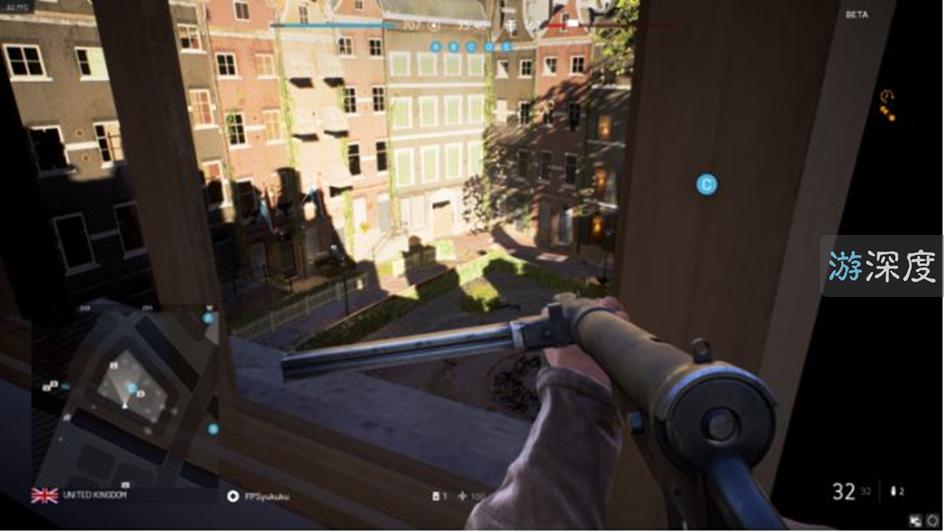944x532 pixels.
Task: Select the objective C marker
Action: (x=707, y=184)
